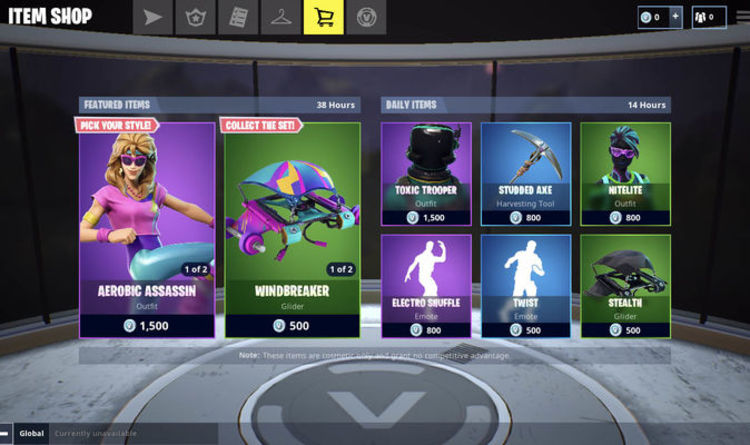Select the Item Shop cart tab
Image resolution: width=750 pixels, height=445 pixels.
[324, 17]
